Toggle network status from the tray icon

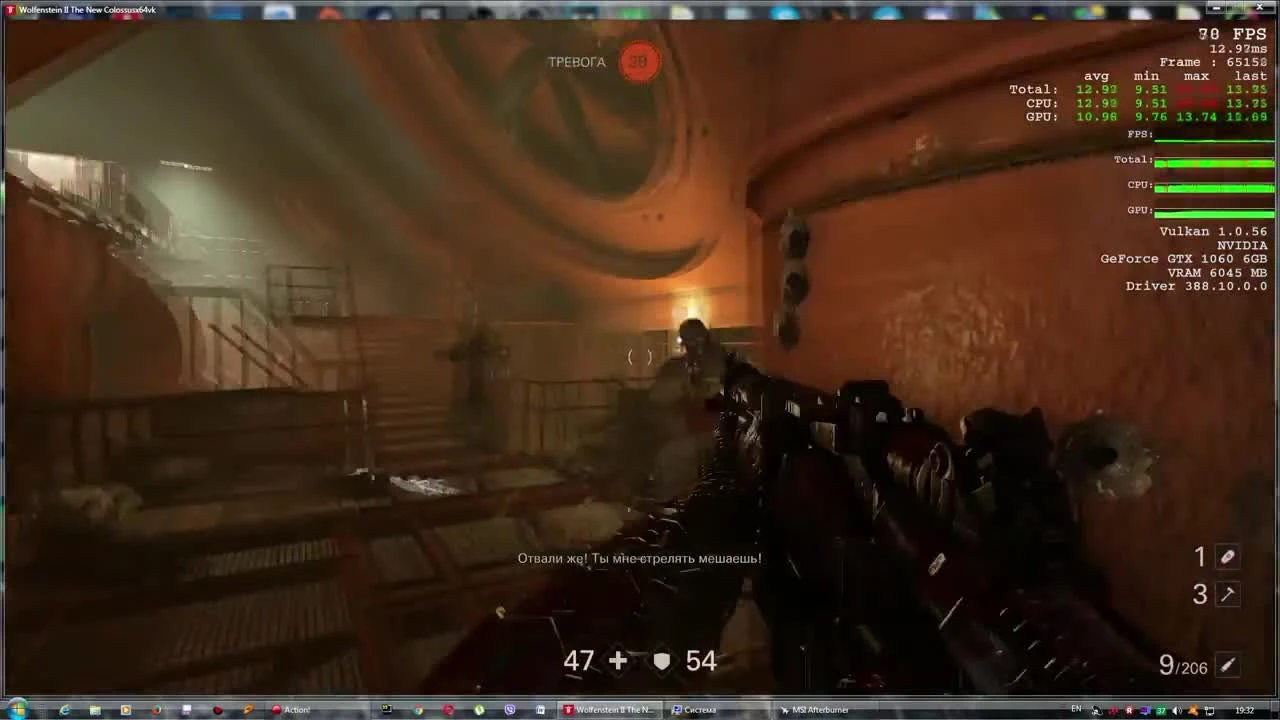click(x=1210, y=710)
